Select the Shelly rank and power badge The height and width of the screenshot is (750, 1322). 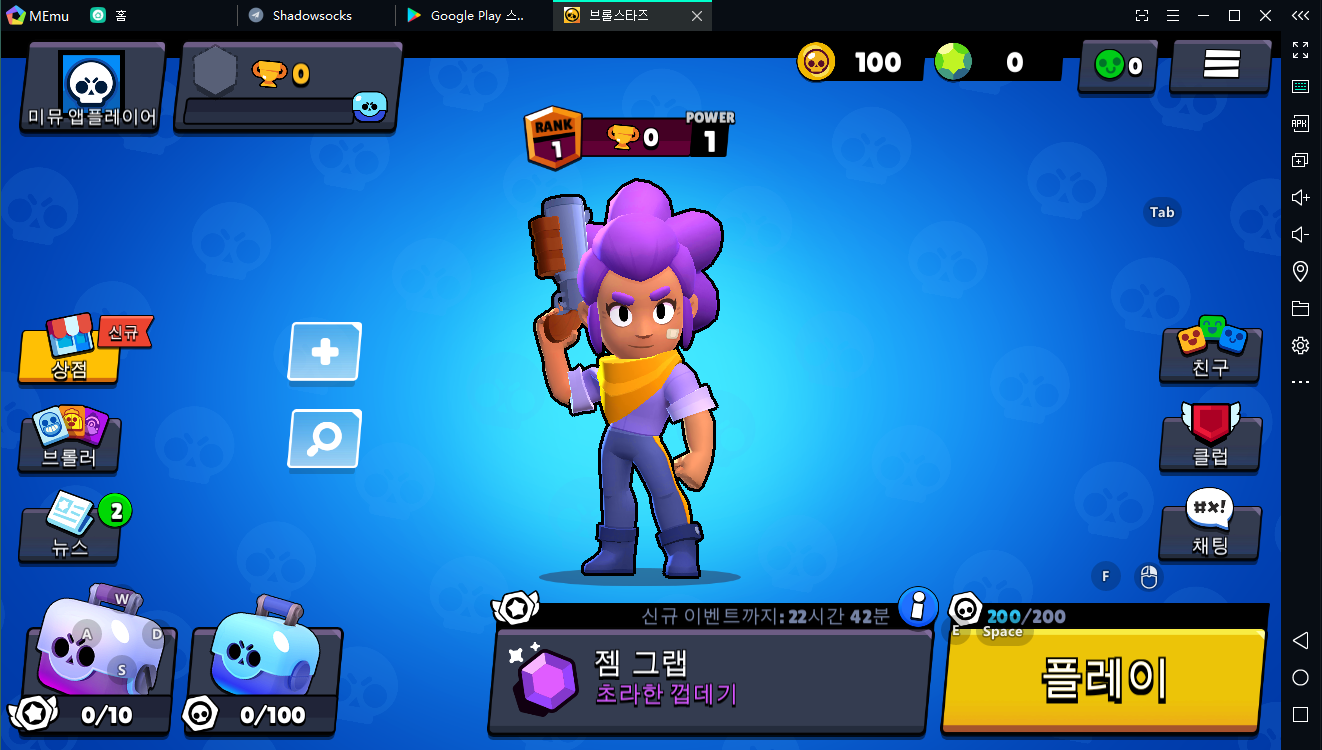[x=627, y=137]
